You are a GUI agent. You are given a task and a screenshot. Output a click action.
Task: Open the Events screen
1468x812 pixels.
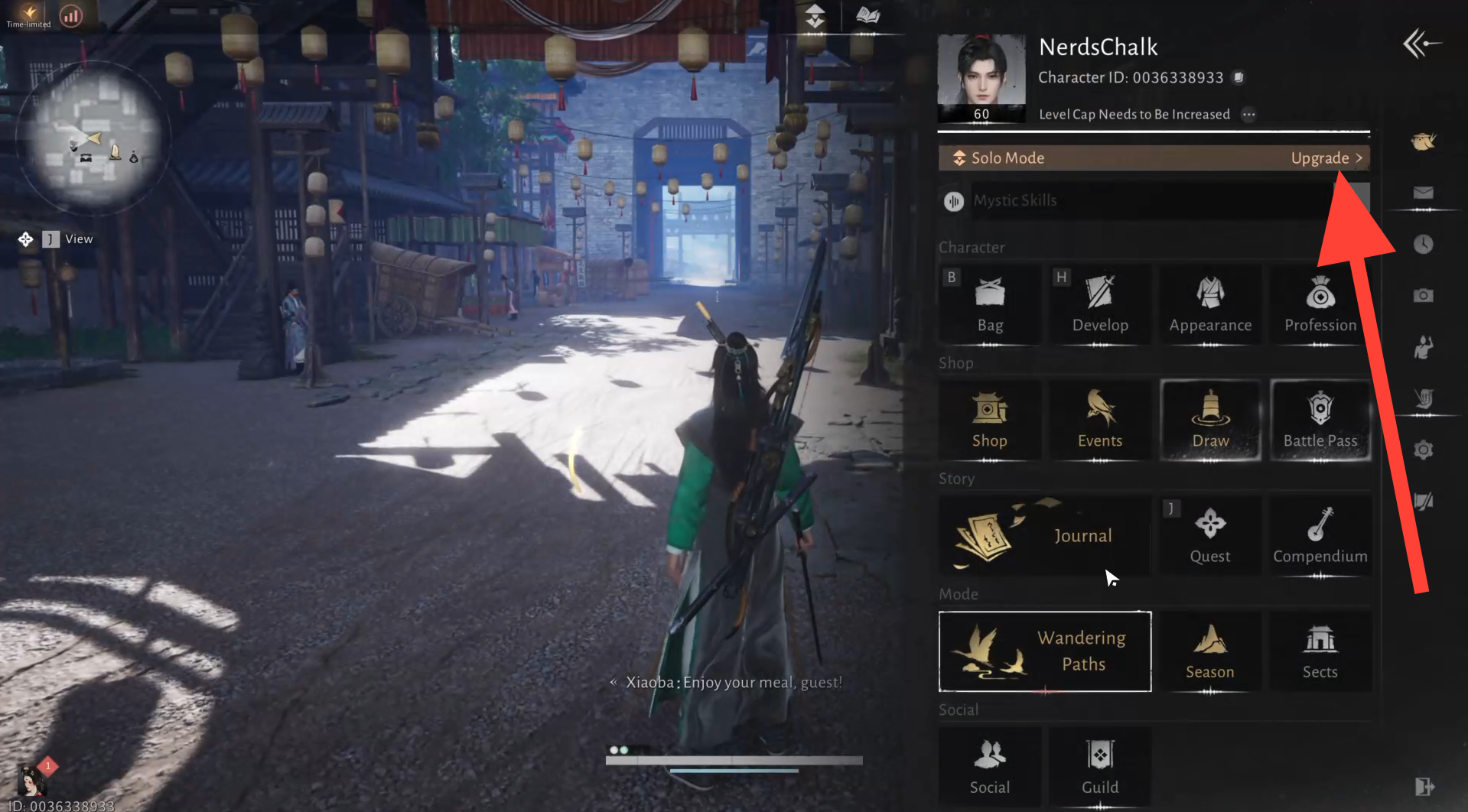pos(1100,421)
